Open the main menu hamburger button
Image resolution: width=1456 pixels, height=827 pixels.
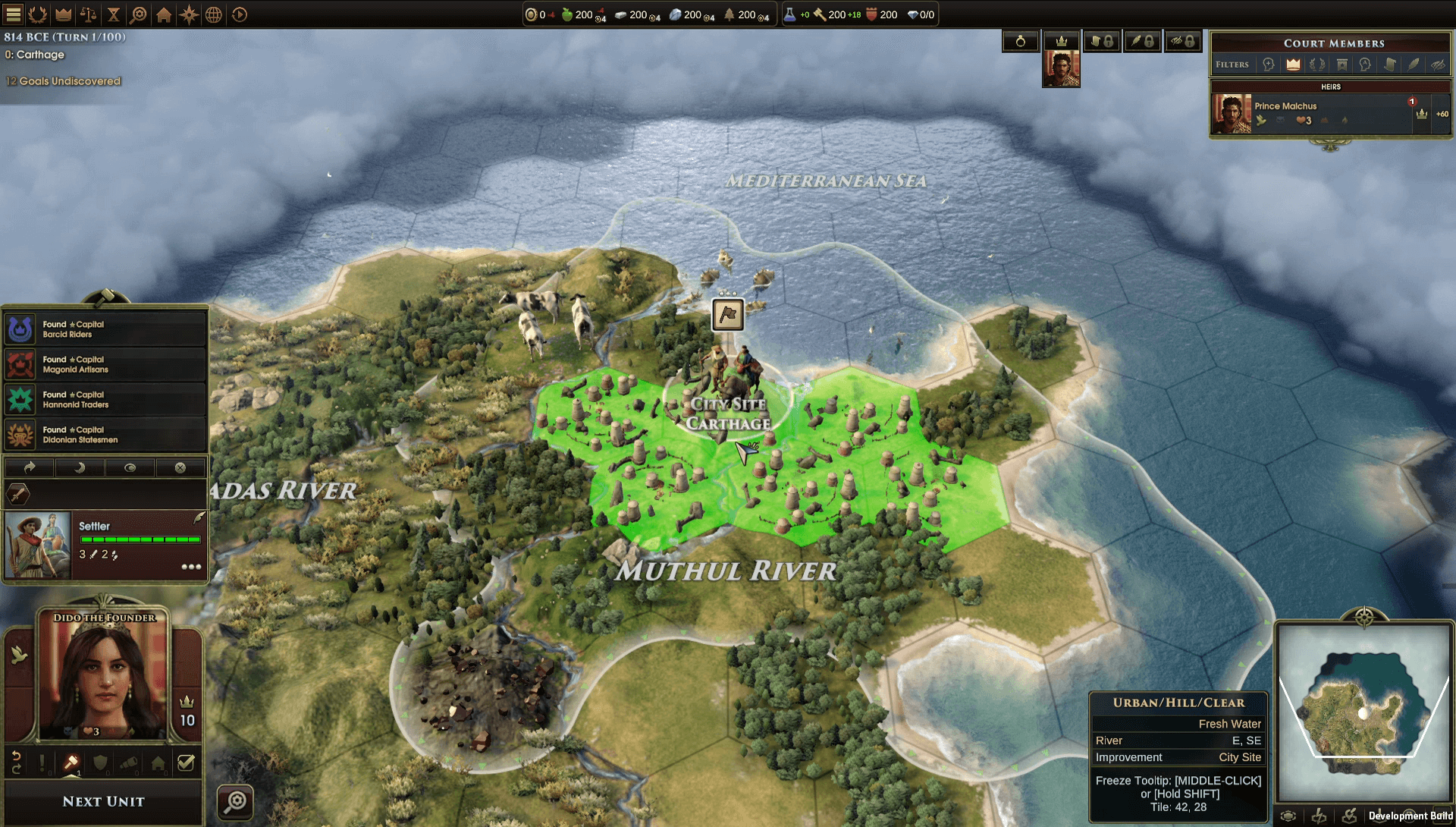[14, 14]
